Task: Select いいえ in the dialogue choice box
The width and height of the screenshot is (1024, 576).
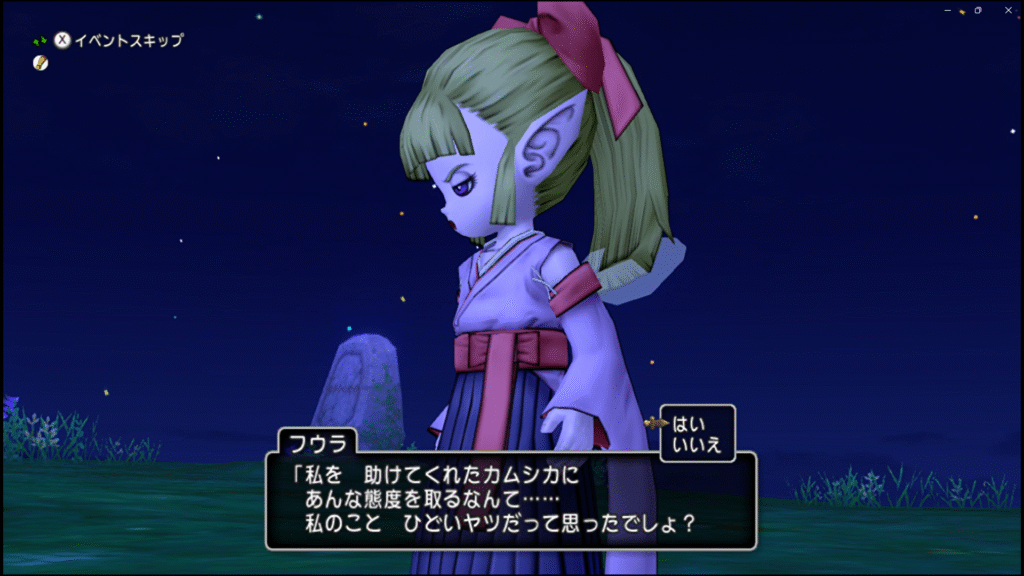Action: click(x=697, y=445)
